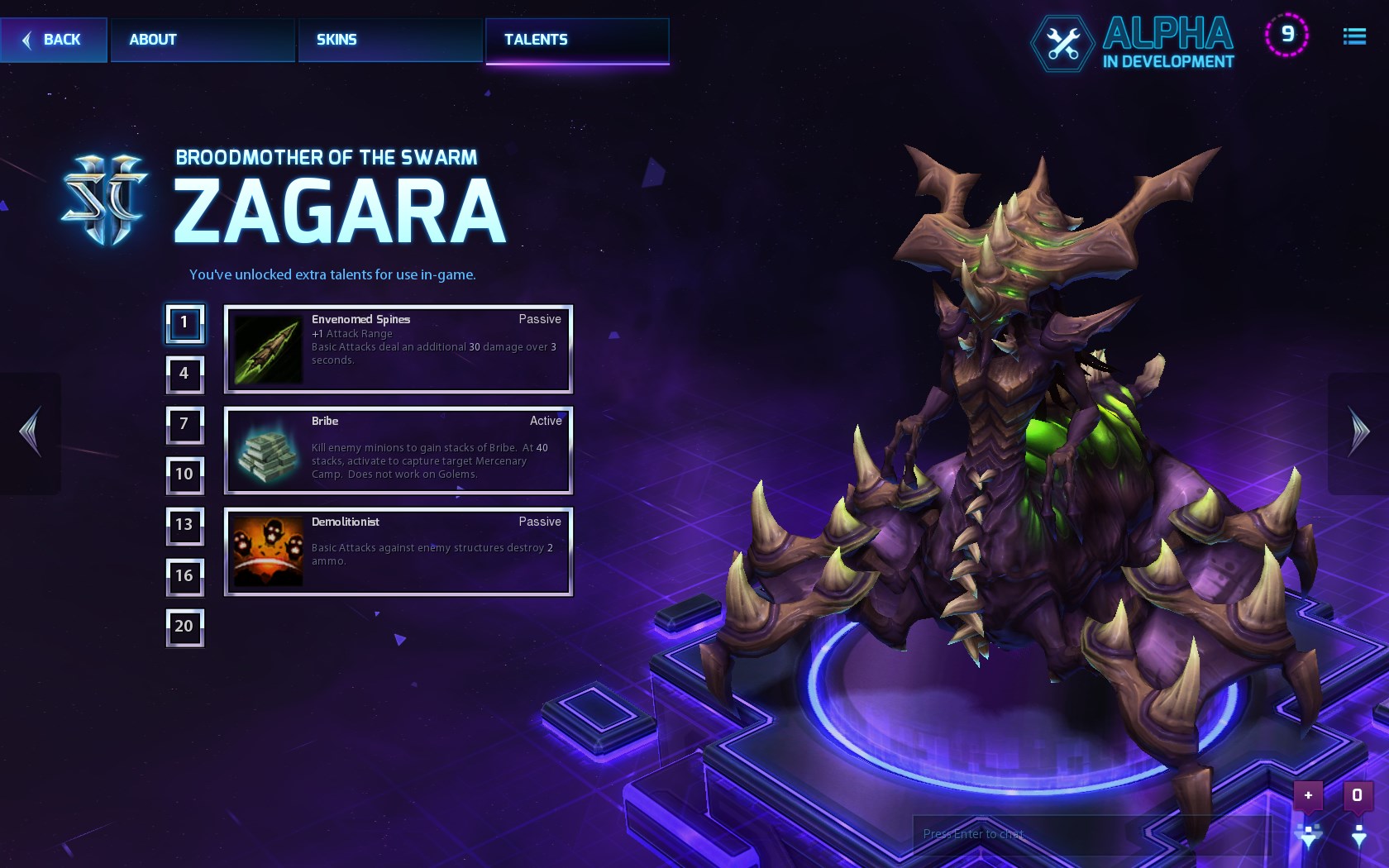View the next hero with right arrow
The width and height of the screenshot is (1389, 868).
coord(1358,432)
